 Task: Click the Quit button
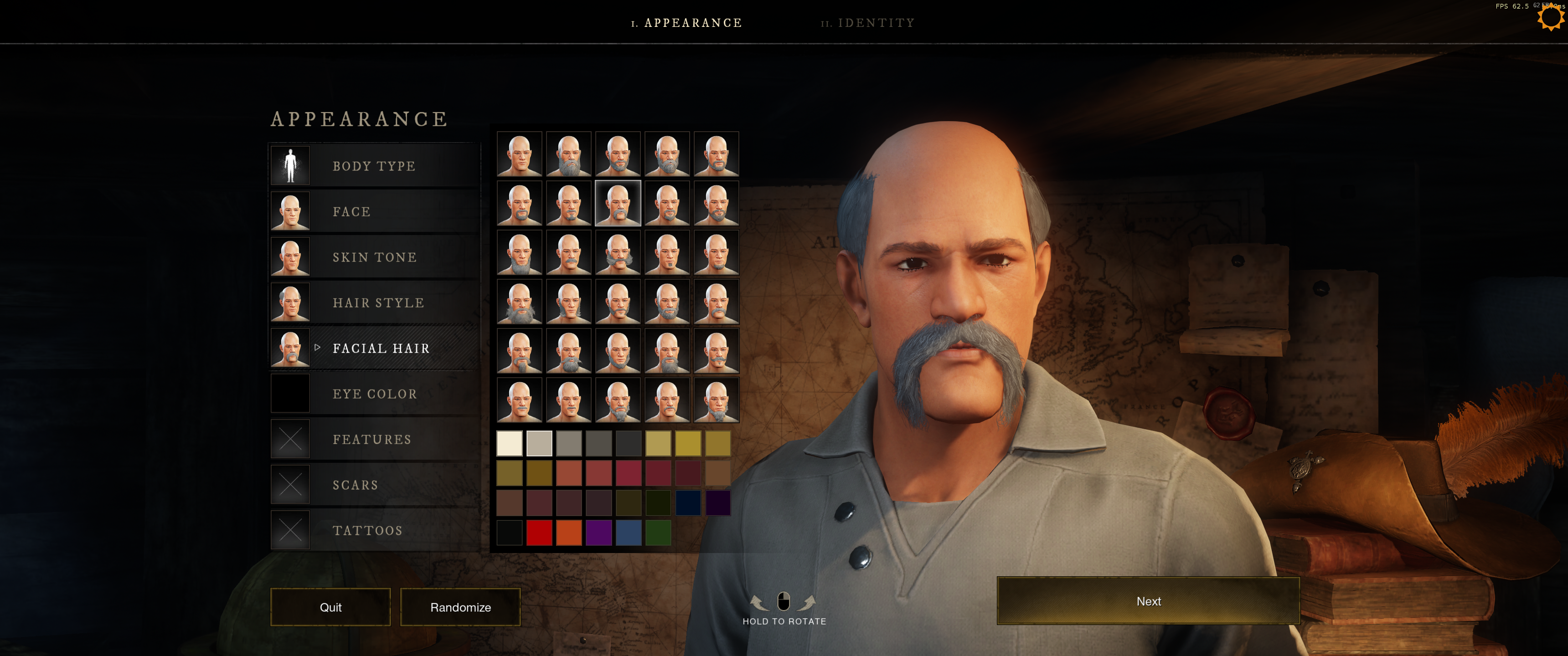coord(330,607)
